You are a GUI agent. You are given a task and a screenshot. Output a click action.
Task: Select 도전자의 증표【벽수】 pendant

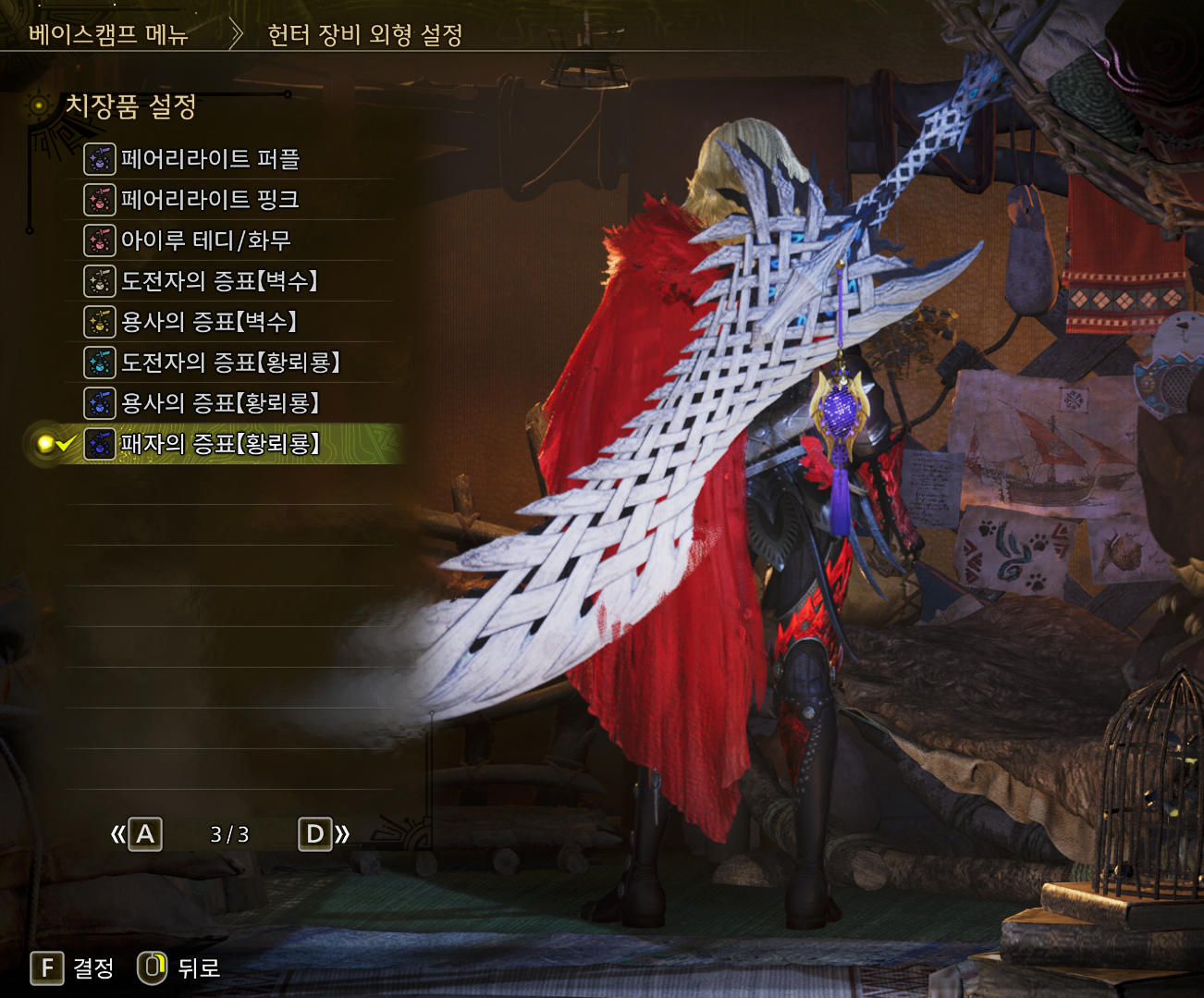219,281
